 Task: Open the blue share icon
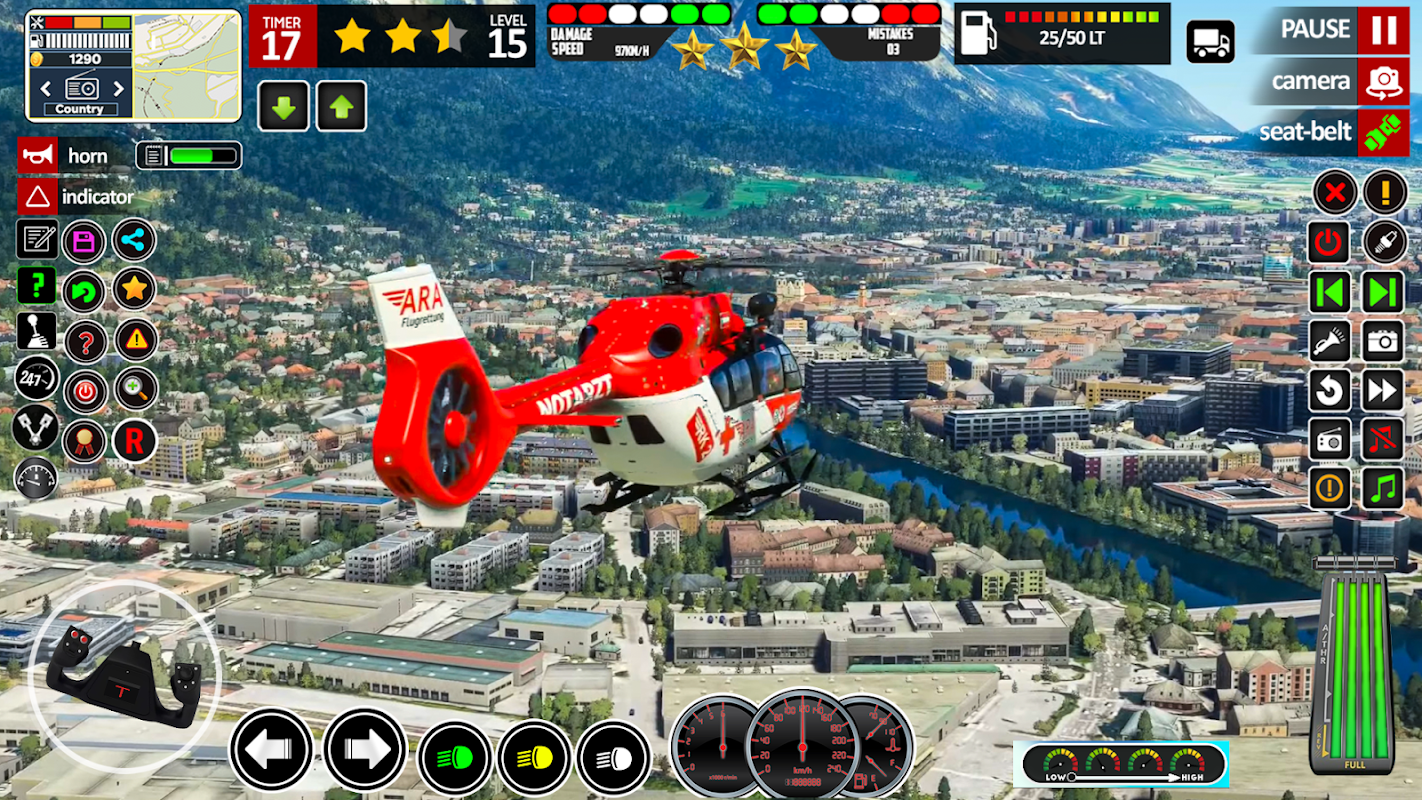(x=134, y=240)
